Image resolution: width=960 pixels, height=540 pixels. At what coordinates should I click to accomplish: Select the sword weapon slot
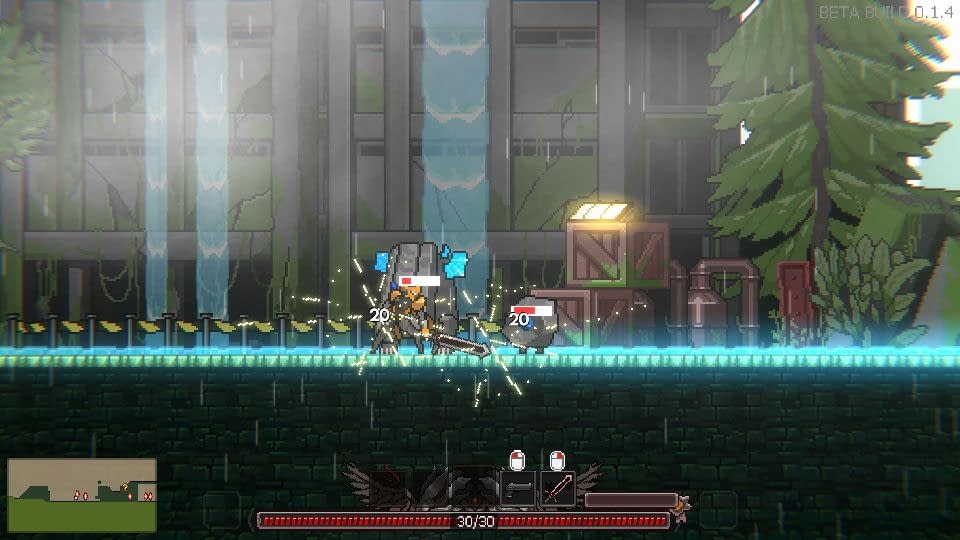[557, 489]
